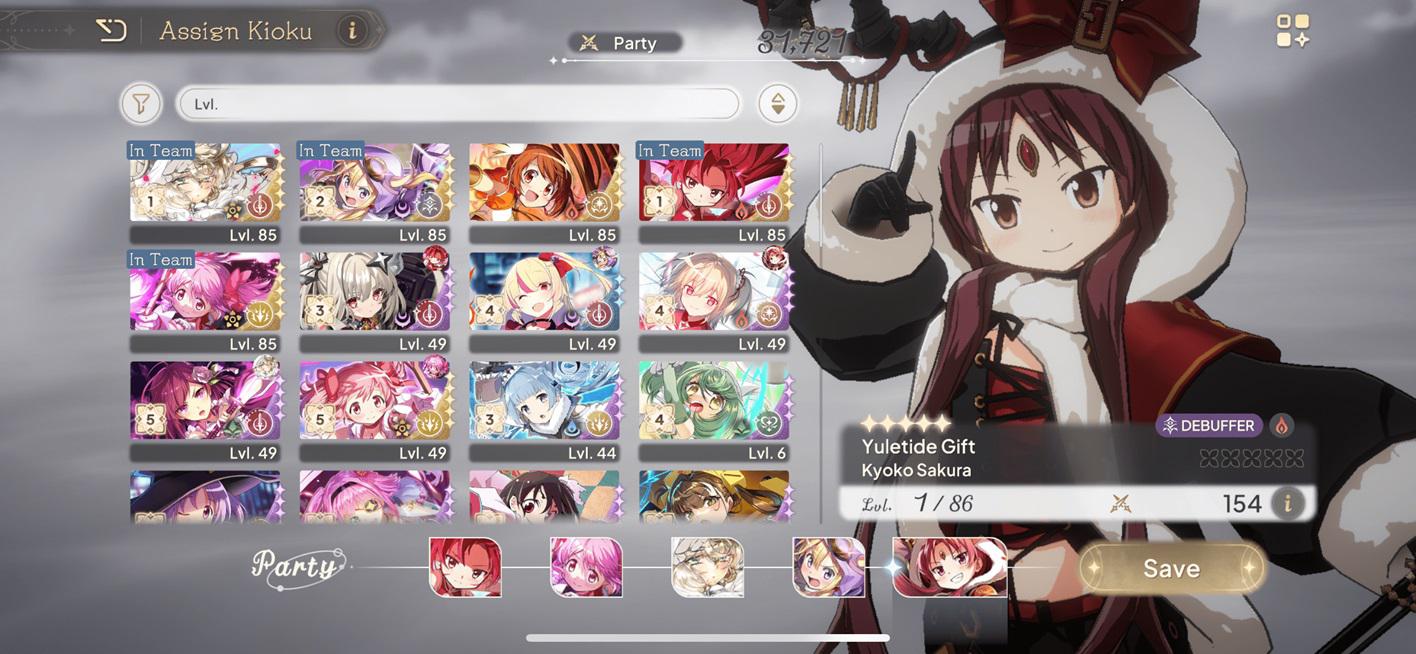Select the red-haired party slot portrait
Viewport: 1416px width, 654px height.
click(465, 567)
